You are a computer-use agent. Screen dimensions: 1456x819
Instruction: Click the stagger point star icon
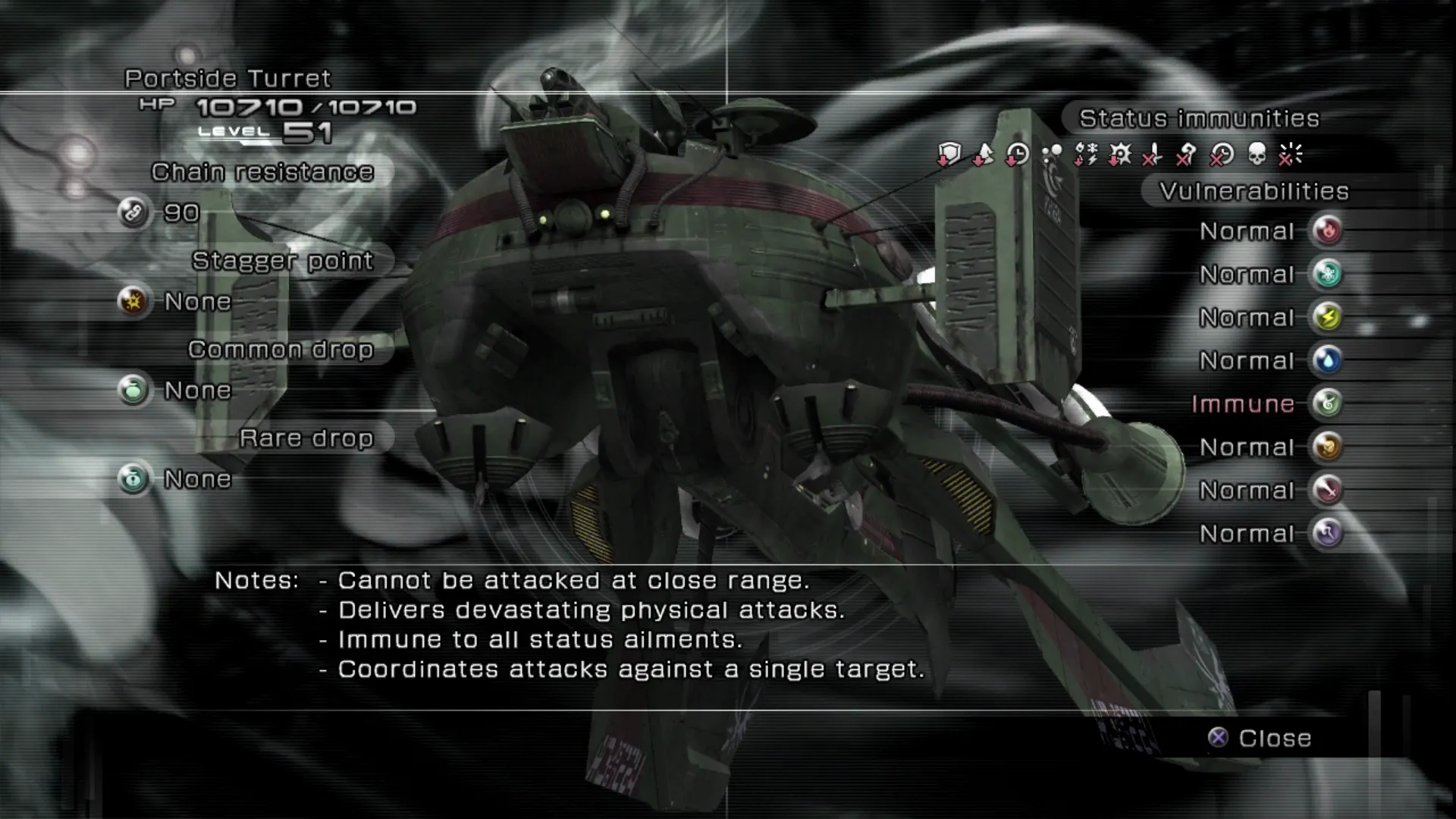(x=133, y=301)
